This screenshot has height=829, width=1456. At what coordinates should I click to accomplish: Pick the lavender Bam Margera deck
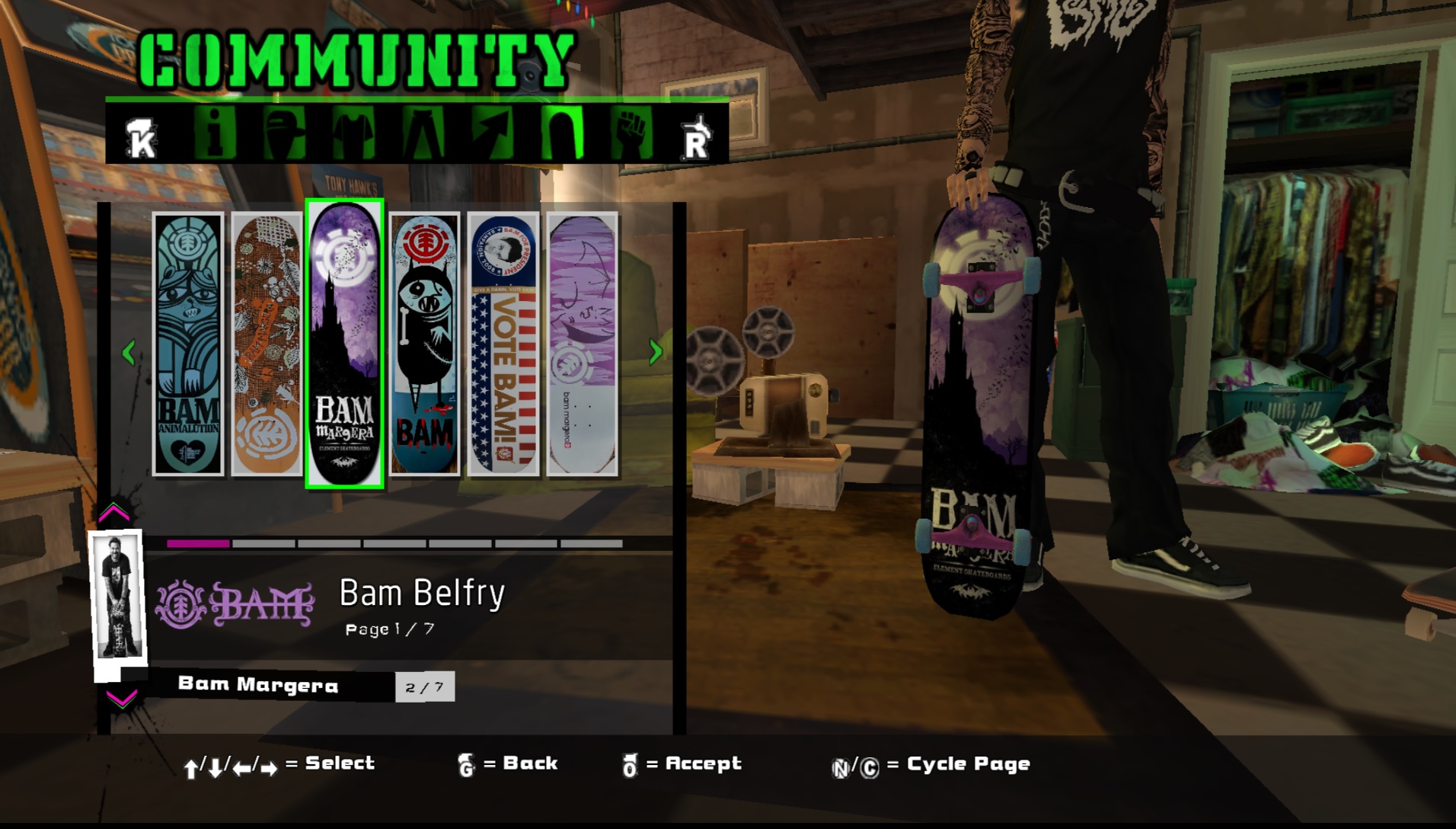[583, 344]
